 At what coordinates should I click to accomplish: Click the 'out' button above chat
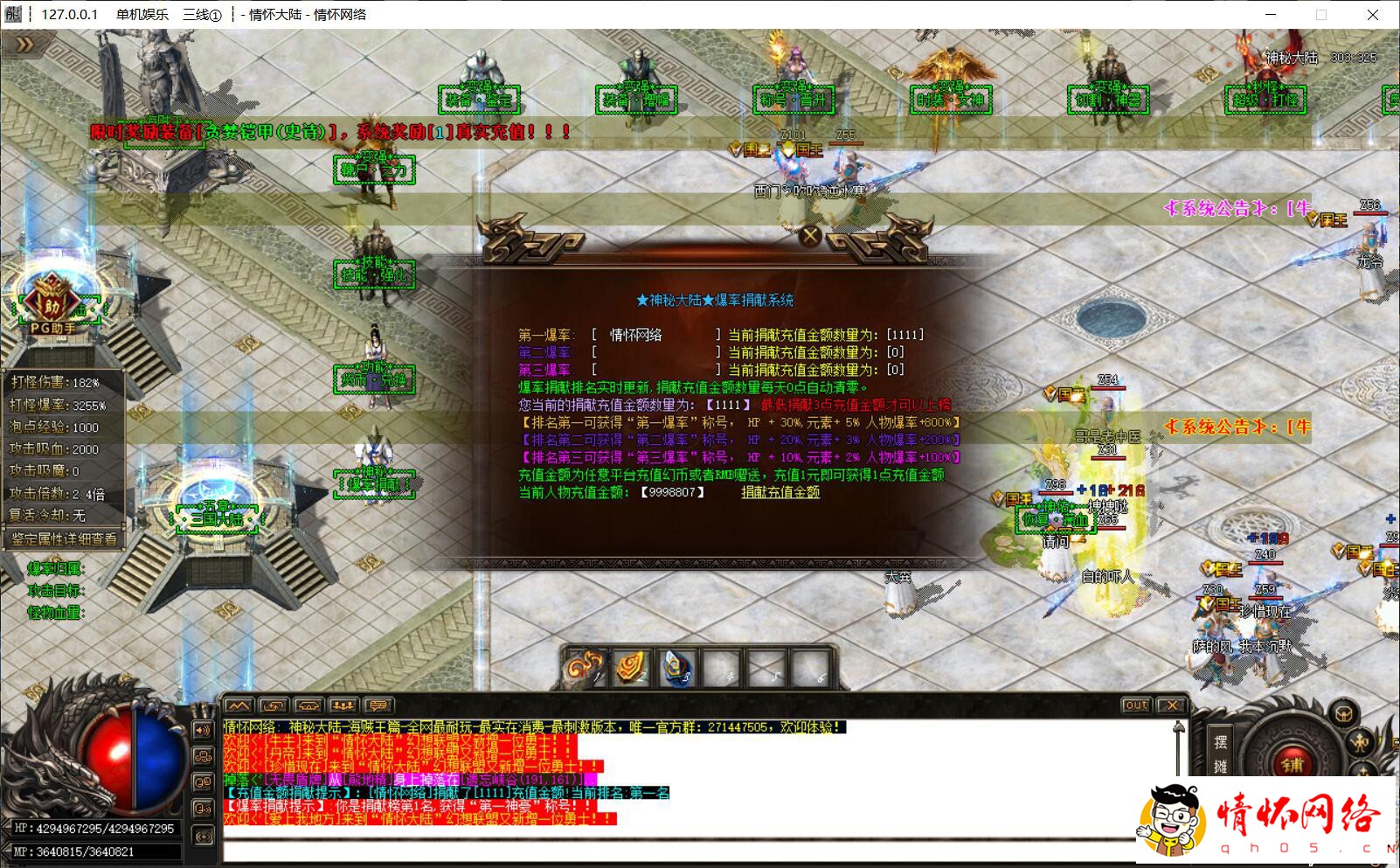pyautogui.click(x=1136, y=705)
